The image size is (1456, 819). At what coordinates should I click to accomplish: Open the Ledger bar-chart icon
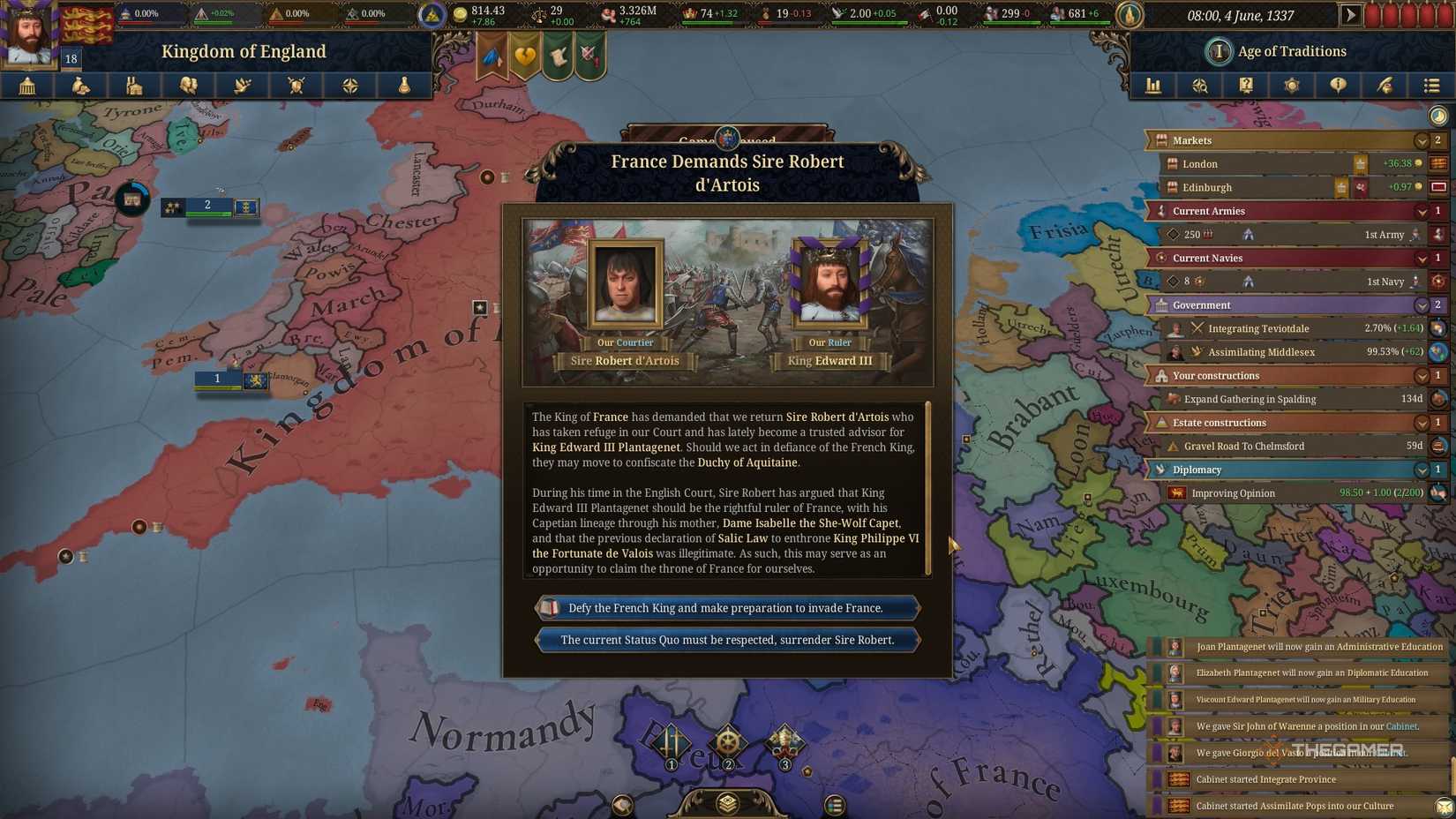1153,86
